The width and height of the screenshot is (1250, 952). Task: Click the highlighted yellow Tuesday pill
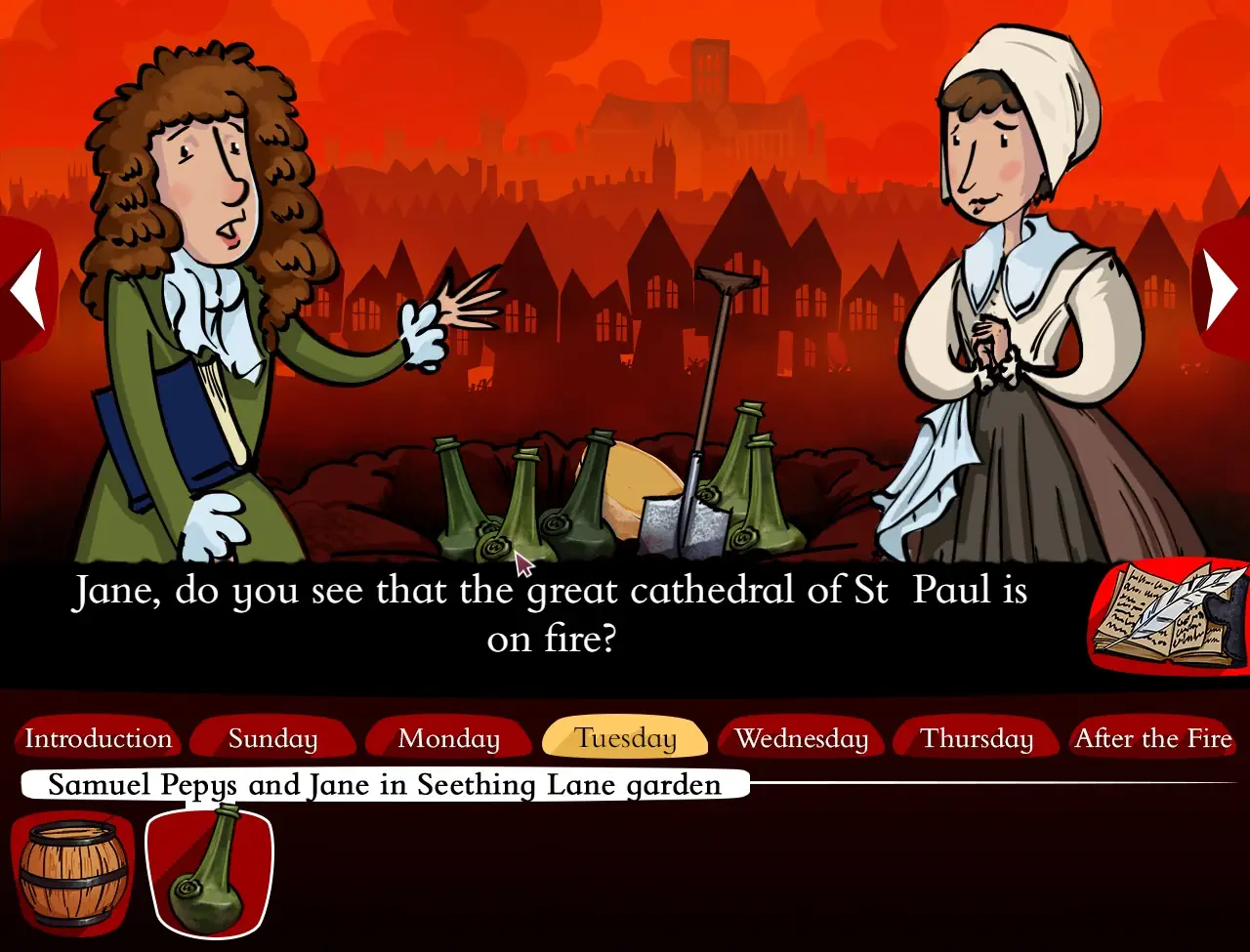click(624, 738)
